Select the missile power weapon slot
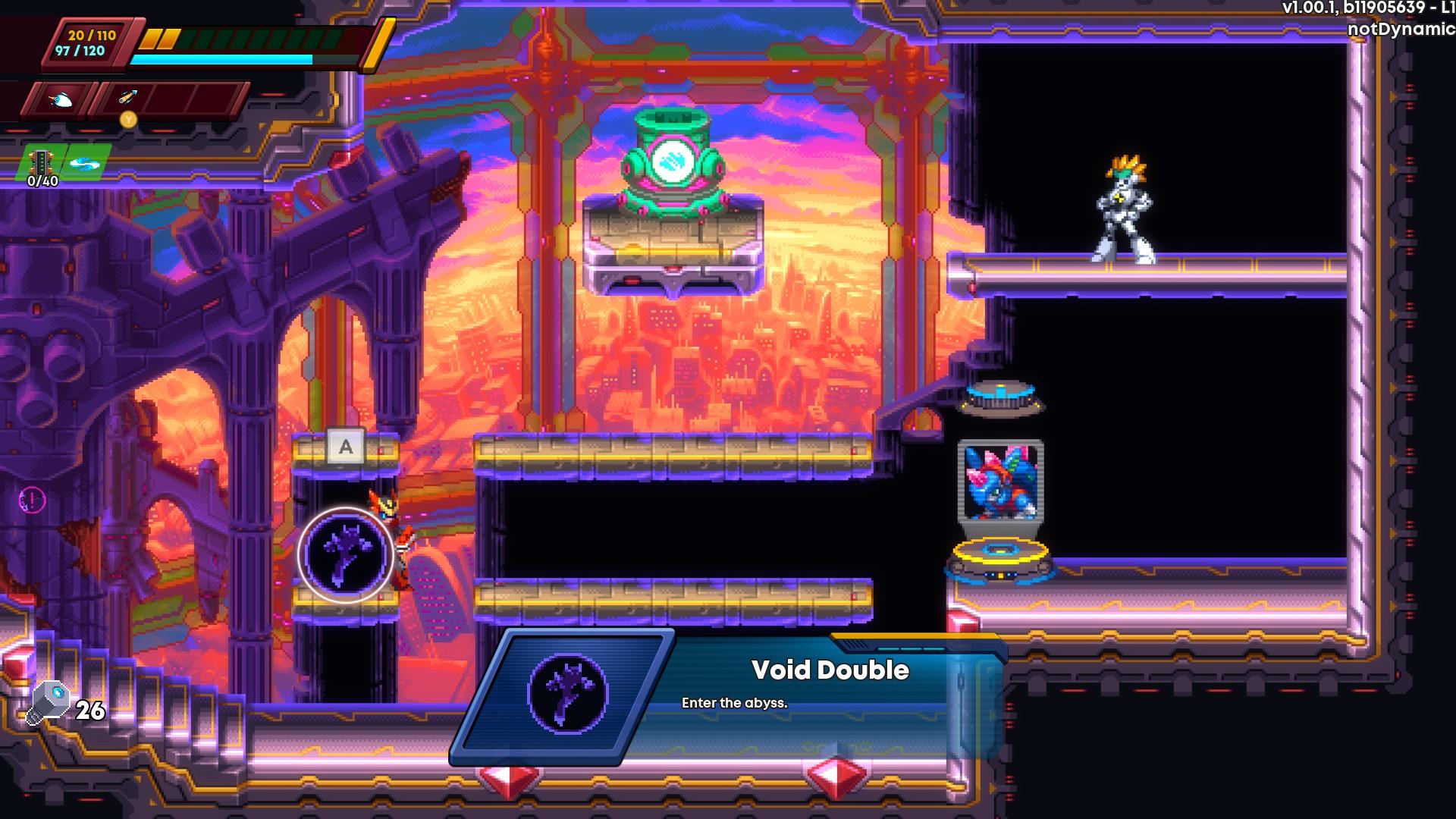This screenshot has width=1456, height=819. 127,99
